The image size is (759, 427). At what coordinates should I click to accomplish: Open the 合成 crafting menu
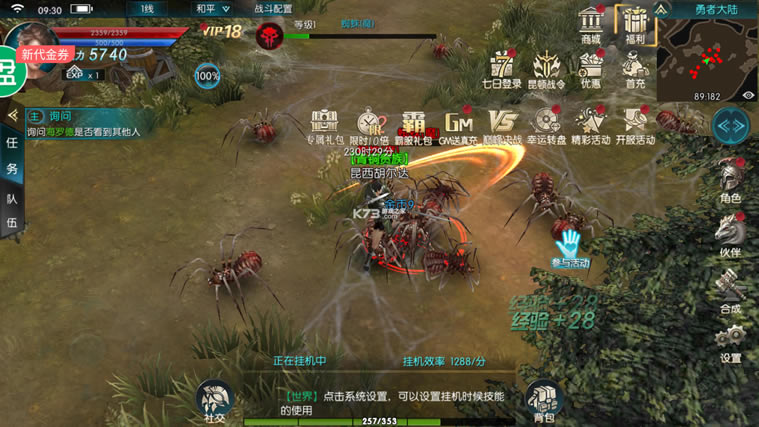tap(730, 291)
